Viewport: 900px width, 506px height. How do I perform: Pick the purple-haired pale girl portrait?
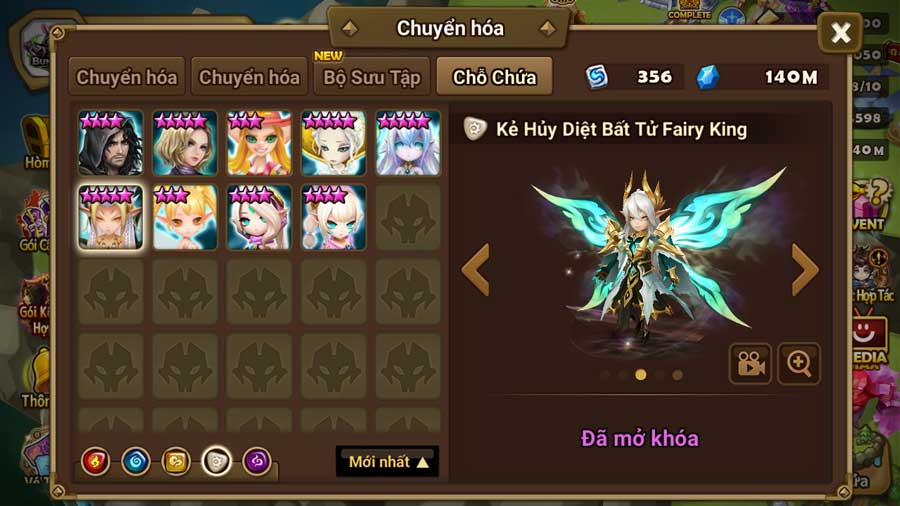(408, 144)
